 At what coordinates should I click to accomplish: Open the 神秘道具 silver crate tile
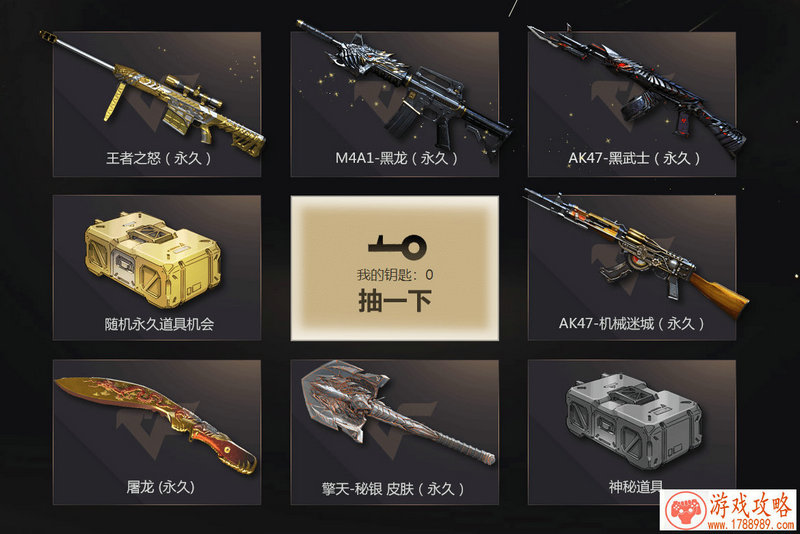point(631,431)
